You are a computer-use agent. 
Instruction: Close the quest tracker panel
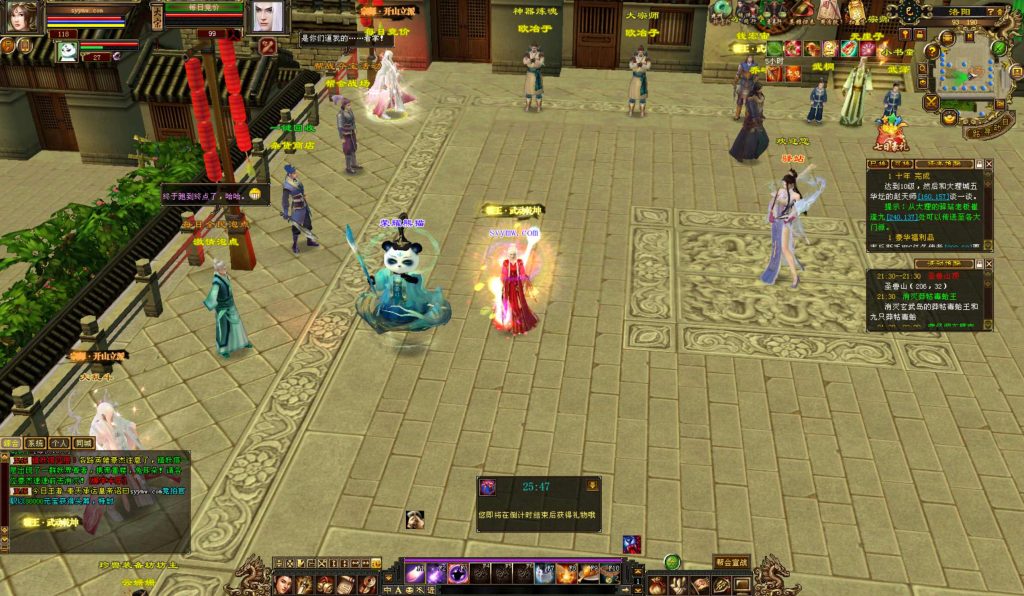(x=989, y=163)
